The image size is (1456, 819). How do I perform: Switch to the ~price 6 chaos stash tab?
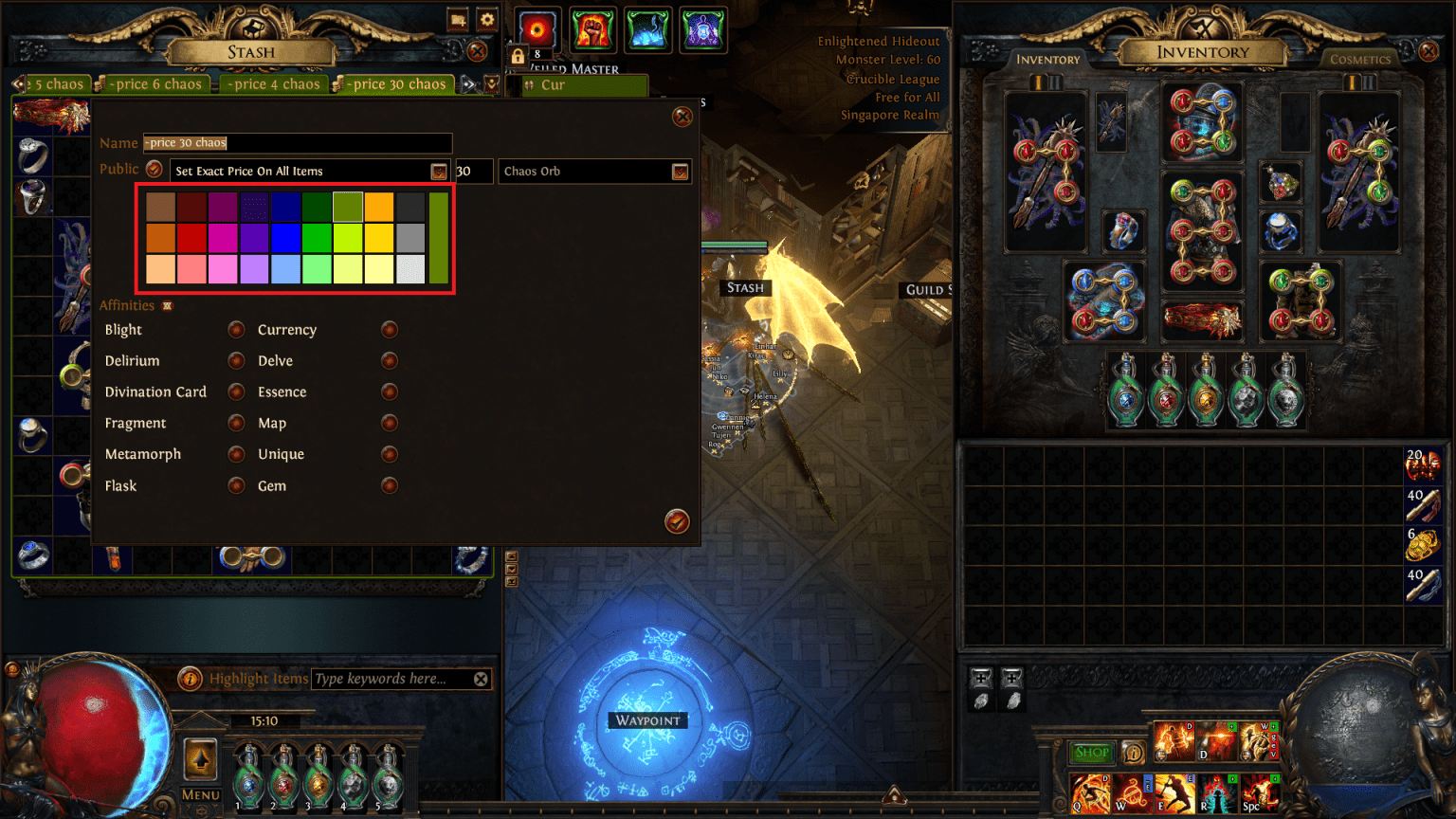[x=153, y=83]
